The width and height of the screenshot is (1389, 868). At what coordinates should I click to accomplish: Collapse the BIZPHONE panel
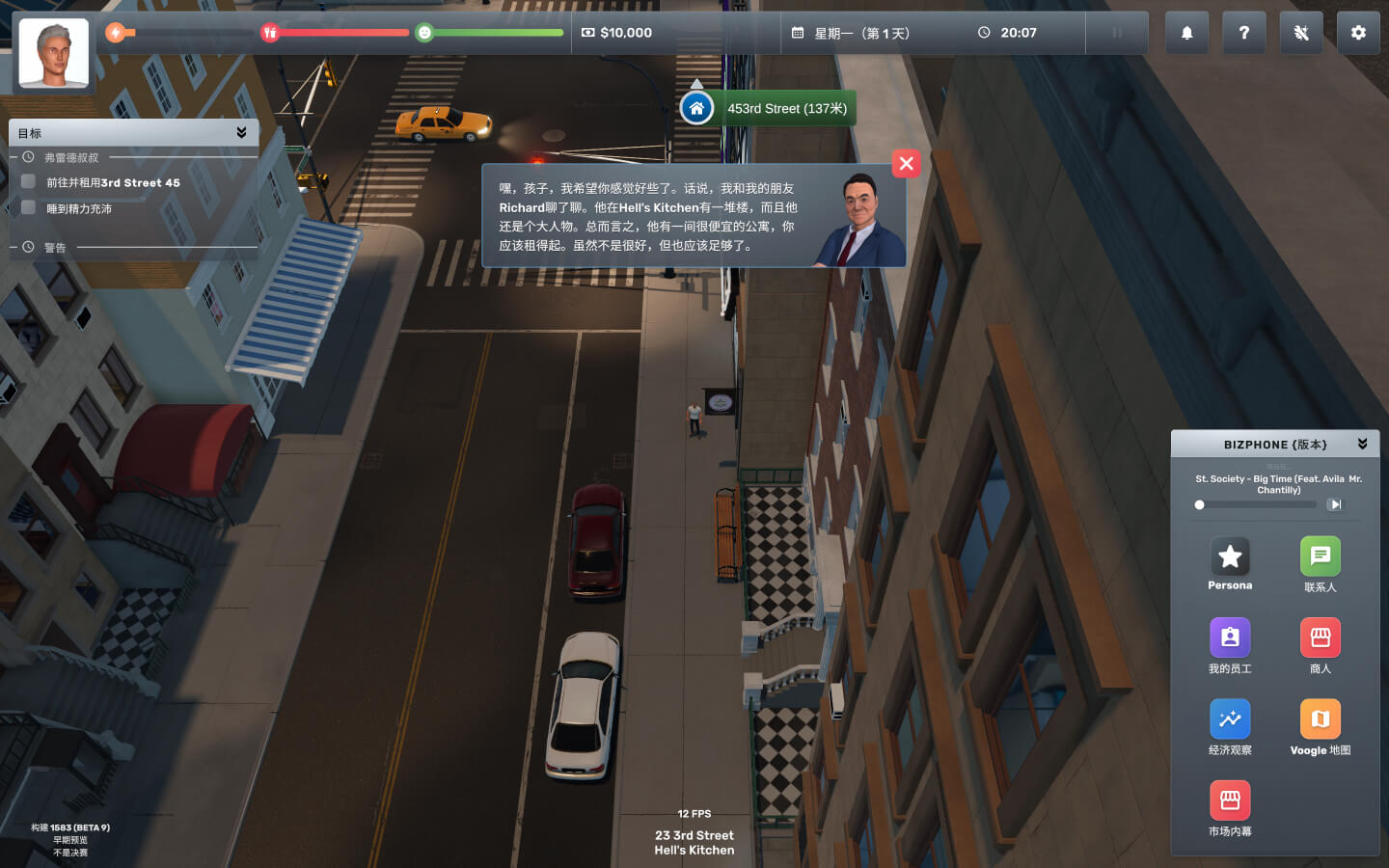pyautogui.click(x=1362, y=444)
